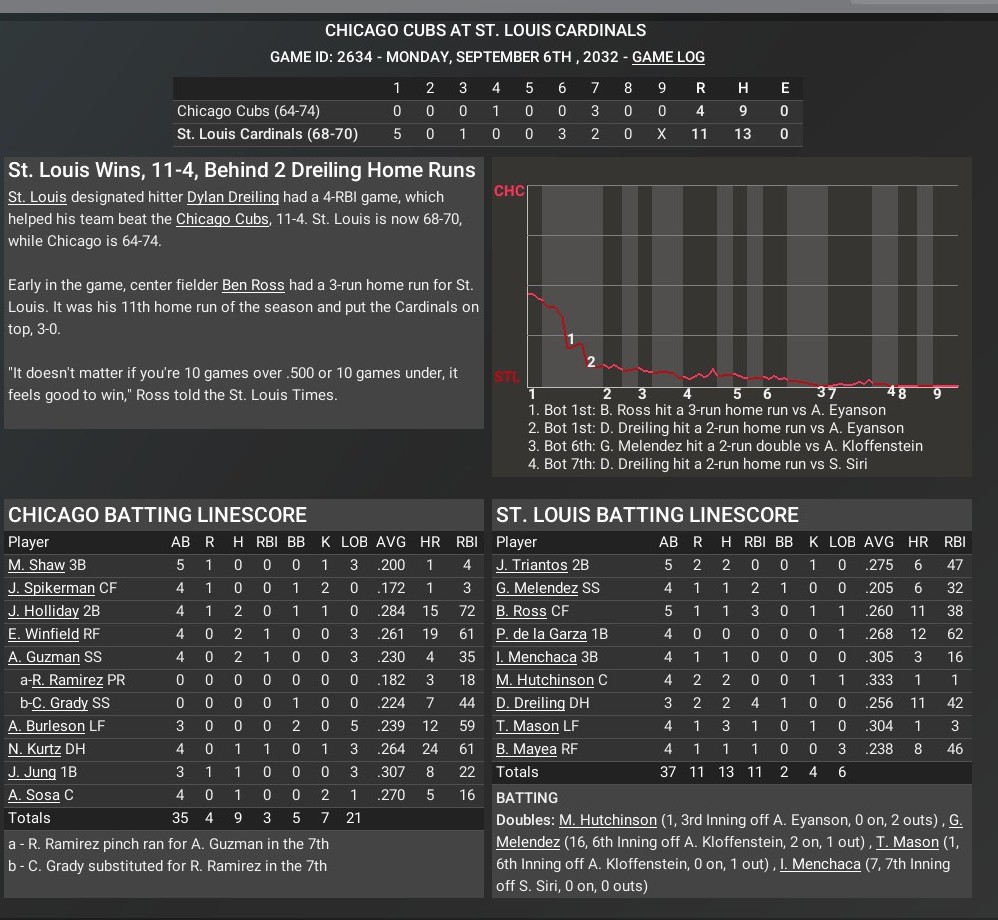Open N. Kurtz player profile
Image resolution: width=998 pixels, height=920 pixels.
click(35, 749)
